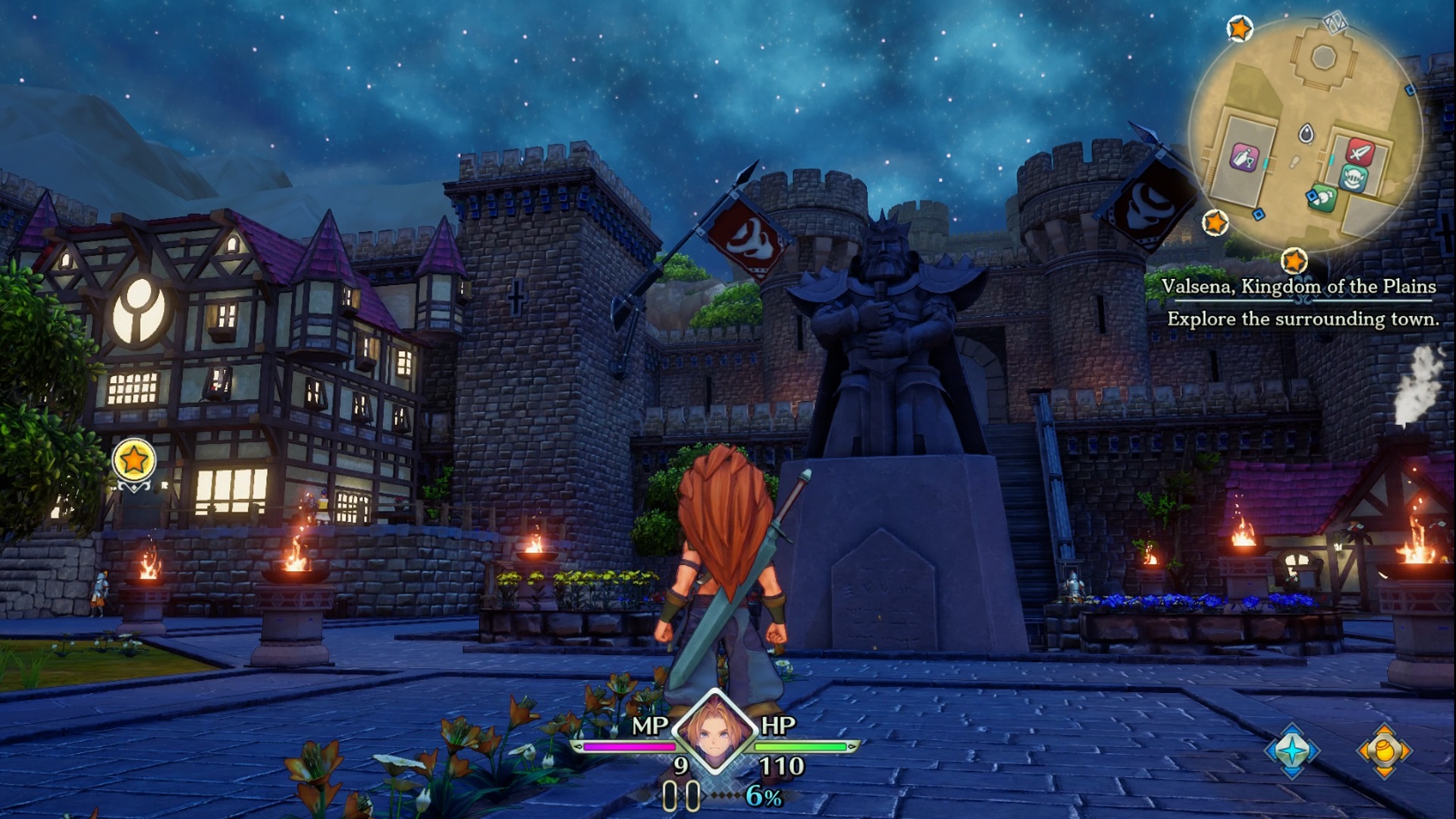This screenshot has width=1456, height=819.
Task: Select the star marker below the minimap
Action: [x=1295, y=260]
